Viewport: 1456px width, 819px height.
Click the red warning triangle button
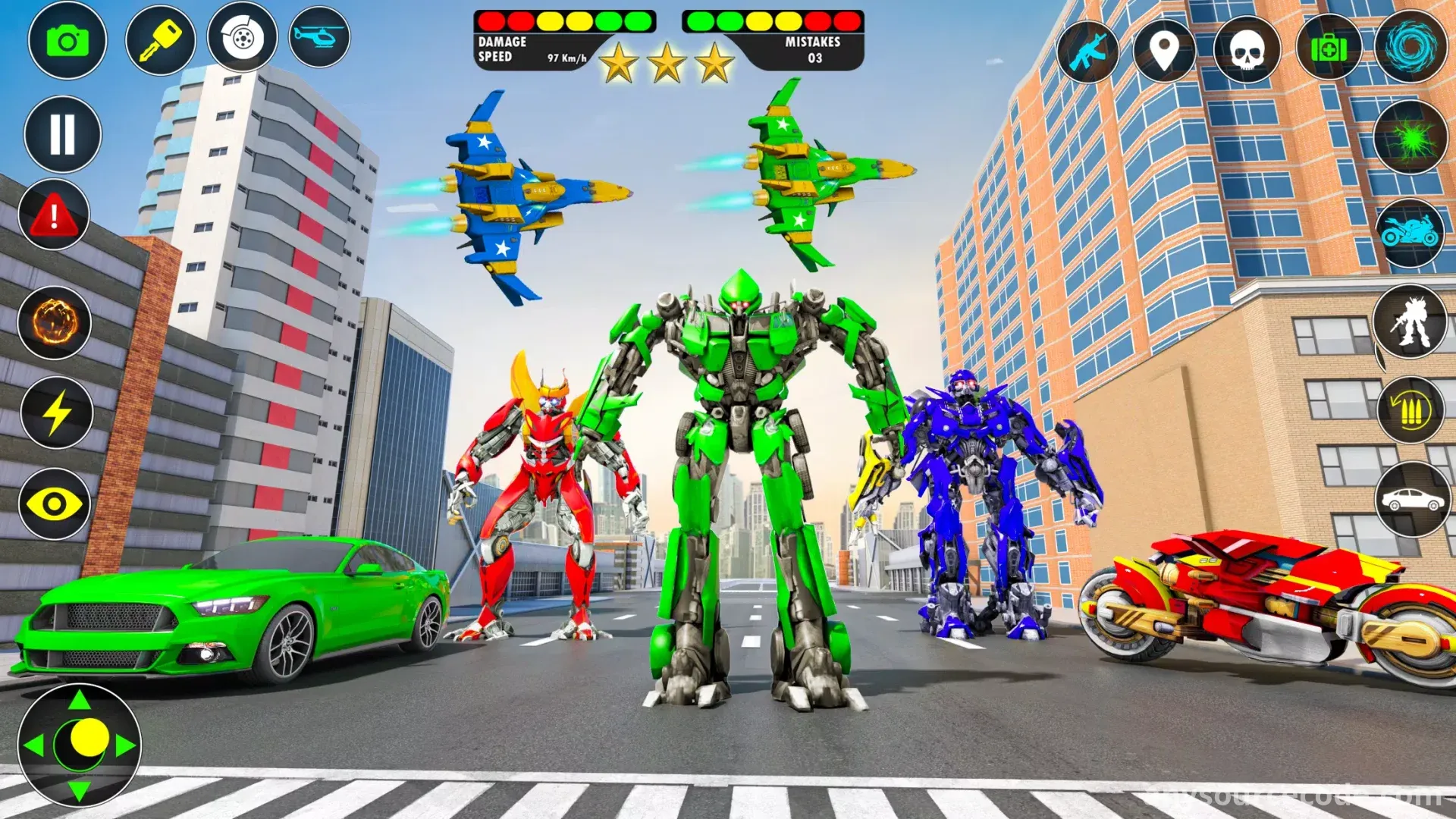coord(54,215)
